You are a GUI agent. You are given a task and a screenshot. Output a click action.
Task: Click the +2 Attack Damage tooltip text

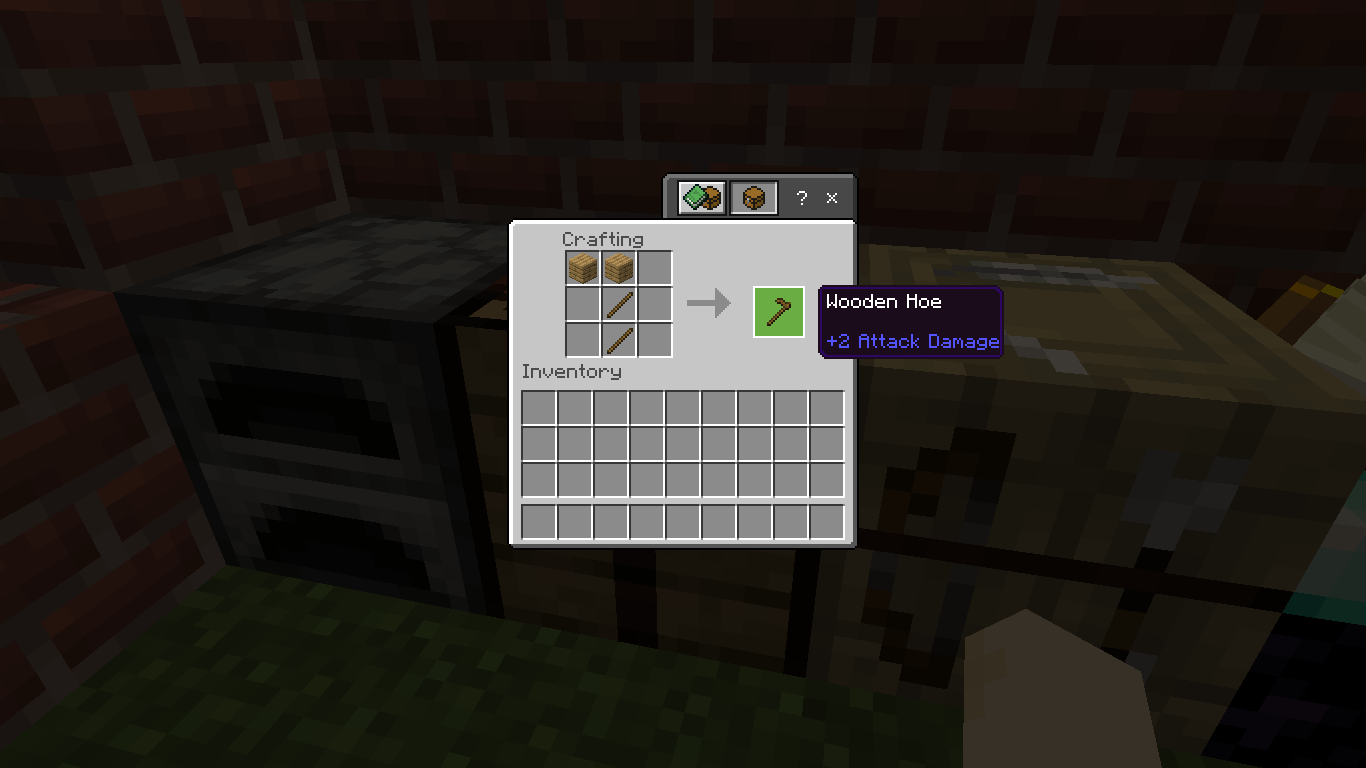(911, 341)
